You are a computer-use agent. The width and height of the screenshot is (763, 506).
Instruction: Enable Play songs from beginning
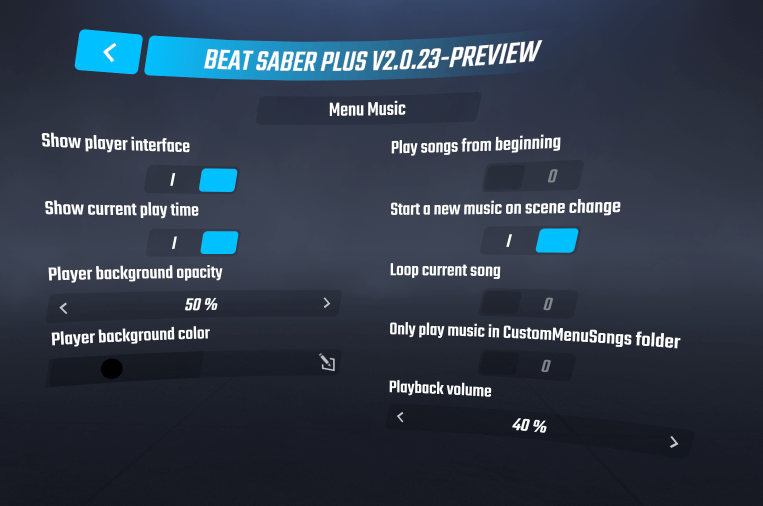[x=530, y=177]
